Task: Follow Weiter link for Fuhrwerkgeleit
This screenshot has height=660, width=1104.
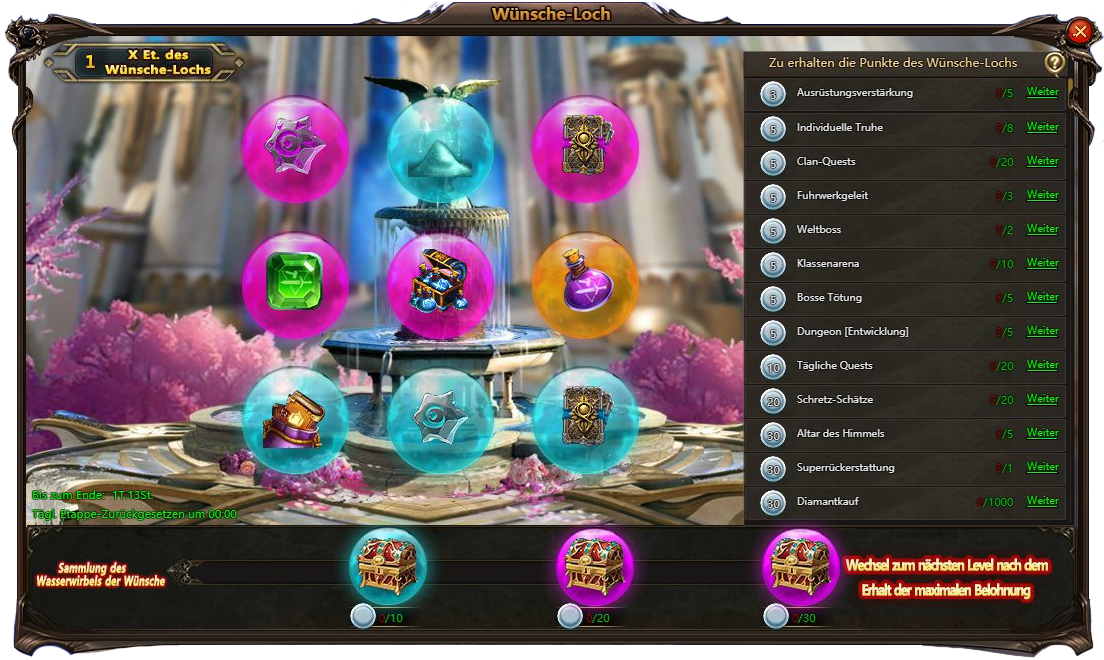Action: [x=1042, y=195]
